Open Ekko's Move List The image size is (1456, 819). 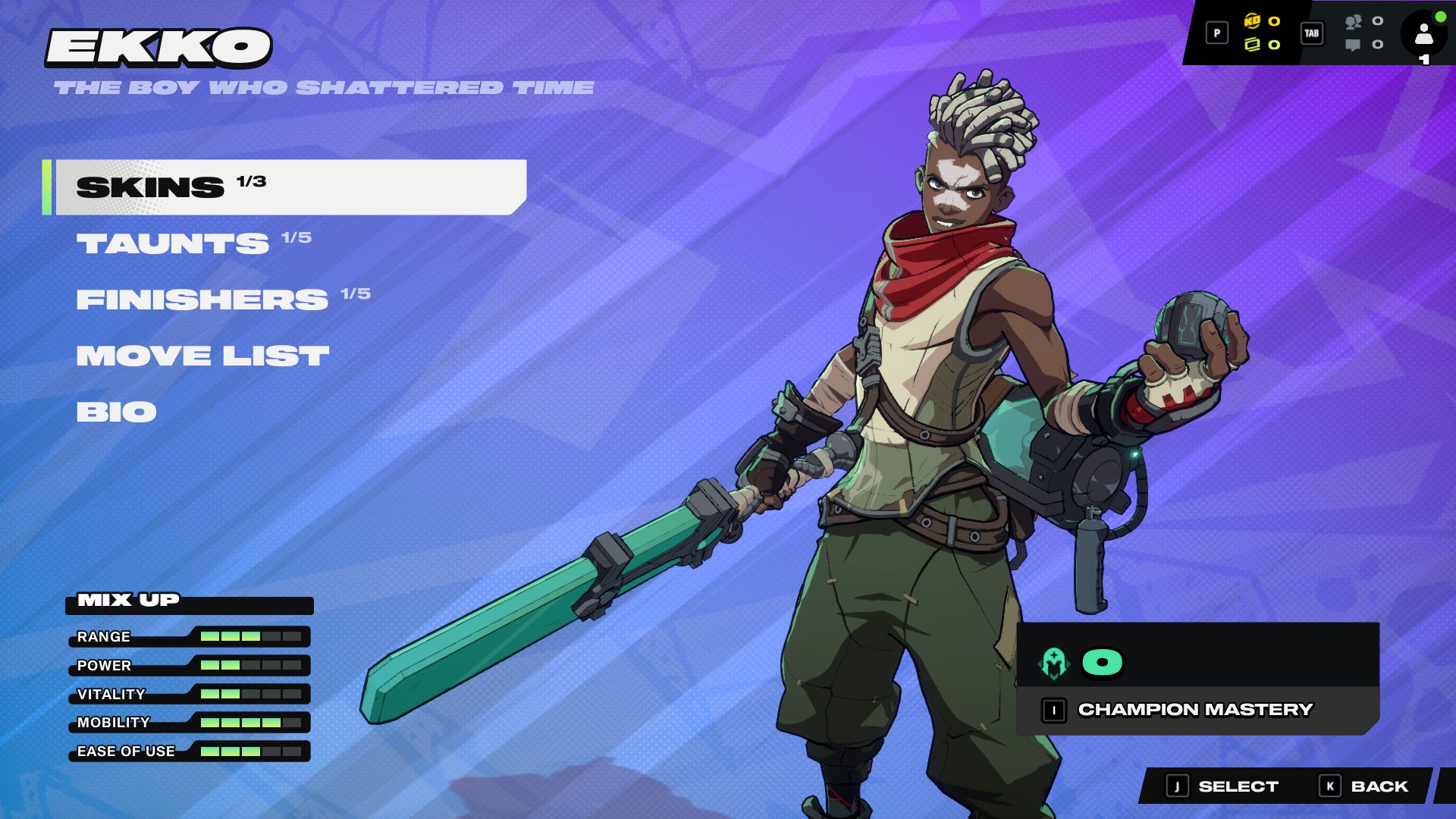(x=202, y=356)
